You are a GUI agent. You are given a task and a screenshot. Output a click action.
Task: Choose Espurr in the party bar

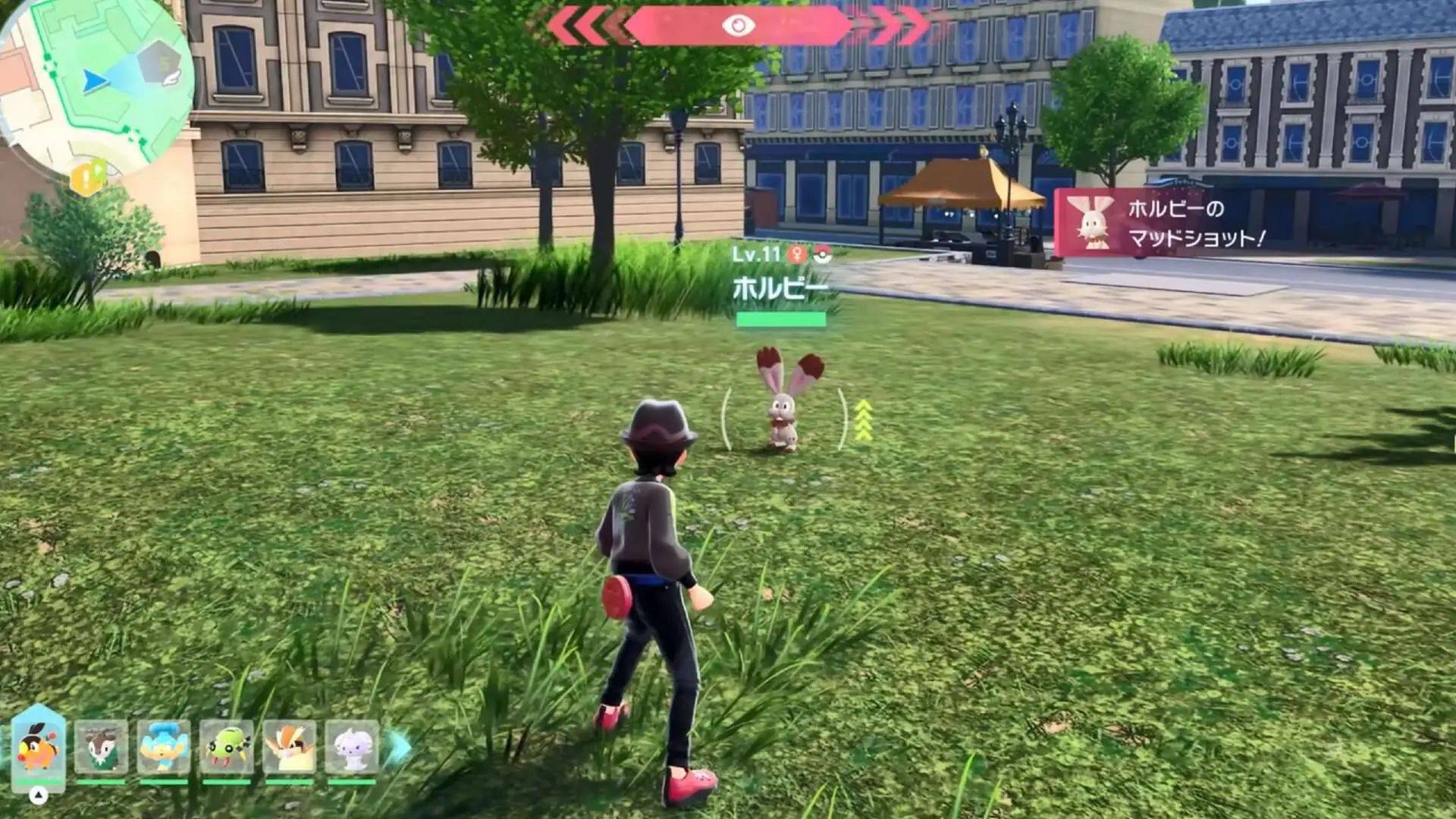click(x=351, y=748)
